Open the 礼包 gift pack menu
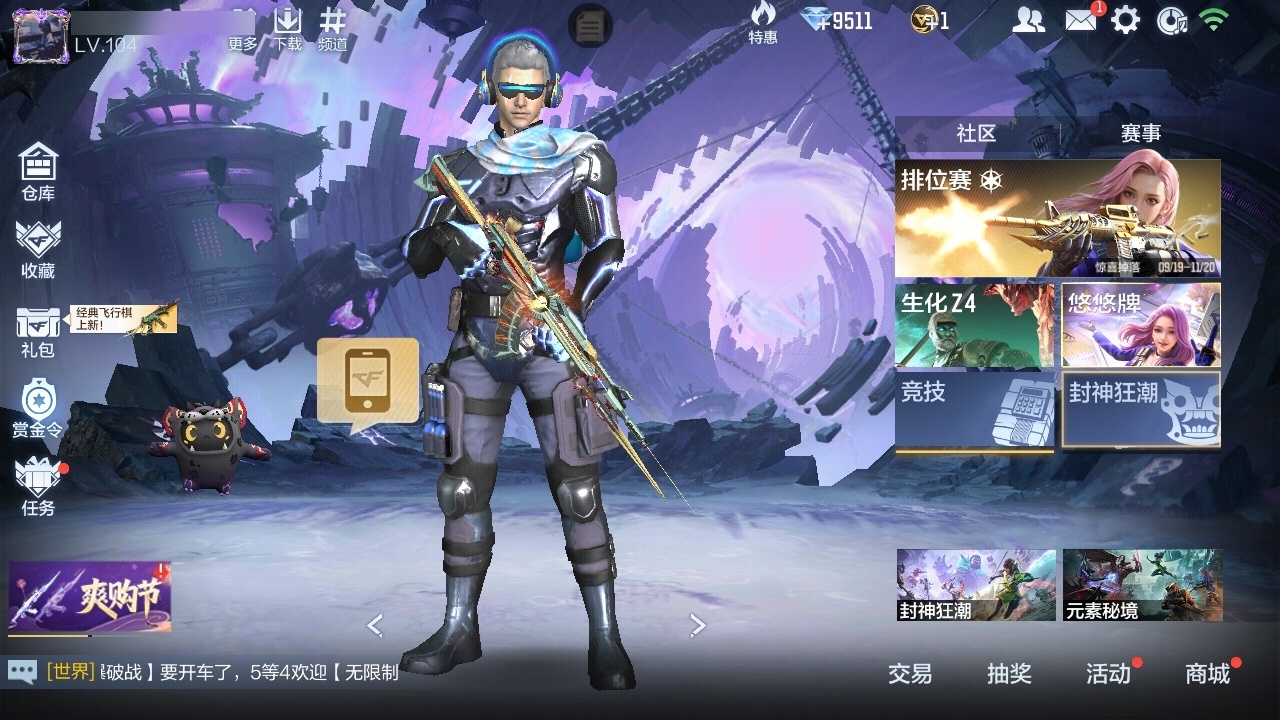Screen dimensions: 1280x720 click(38, 330)
